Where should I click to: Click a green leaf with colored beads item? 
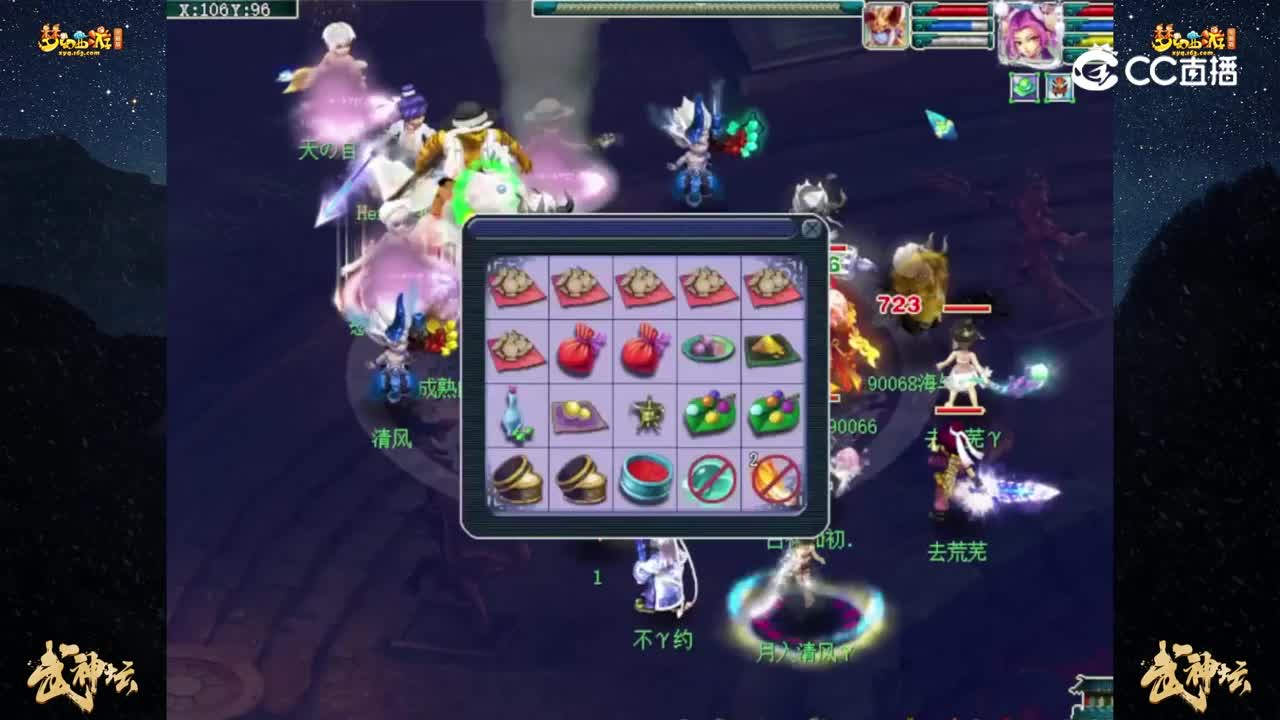pyautogui.click(x=706, y=415)
